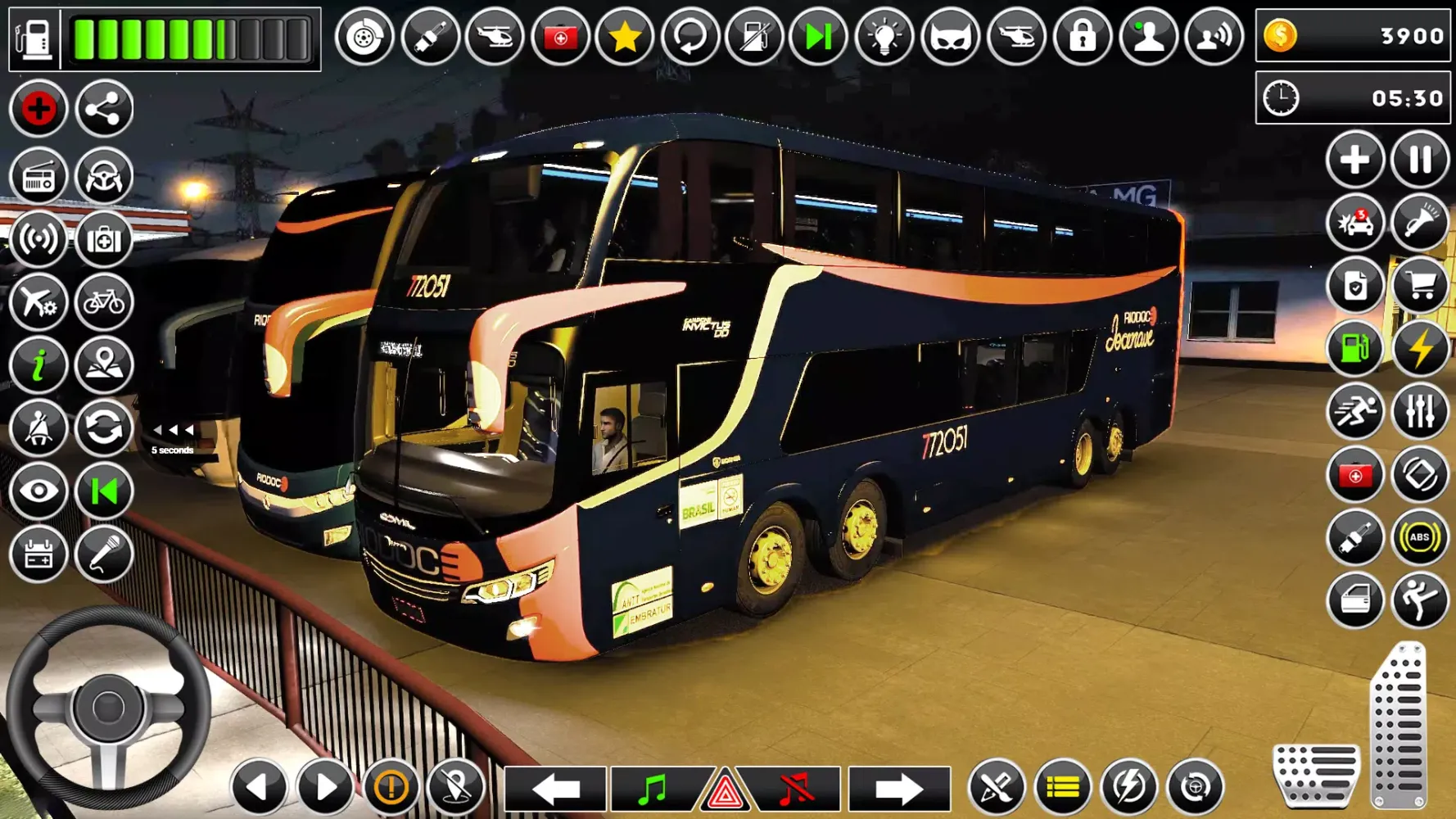Click the info letter i icon

tap(38, 365)
